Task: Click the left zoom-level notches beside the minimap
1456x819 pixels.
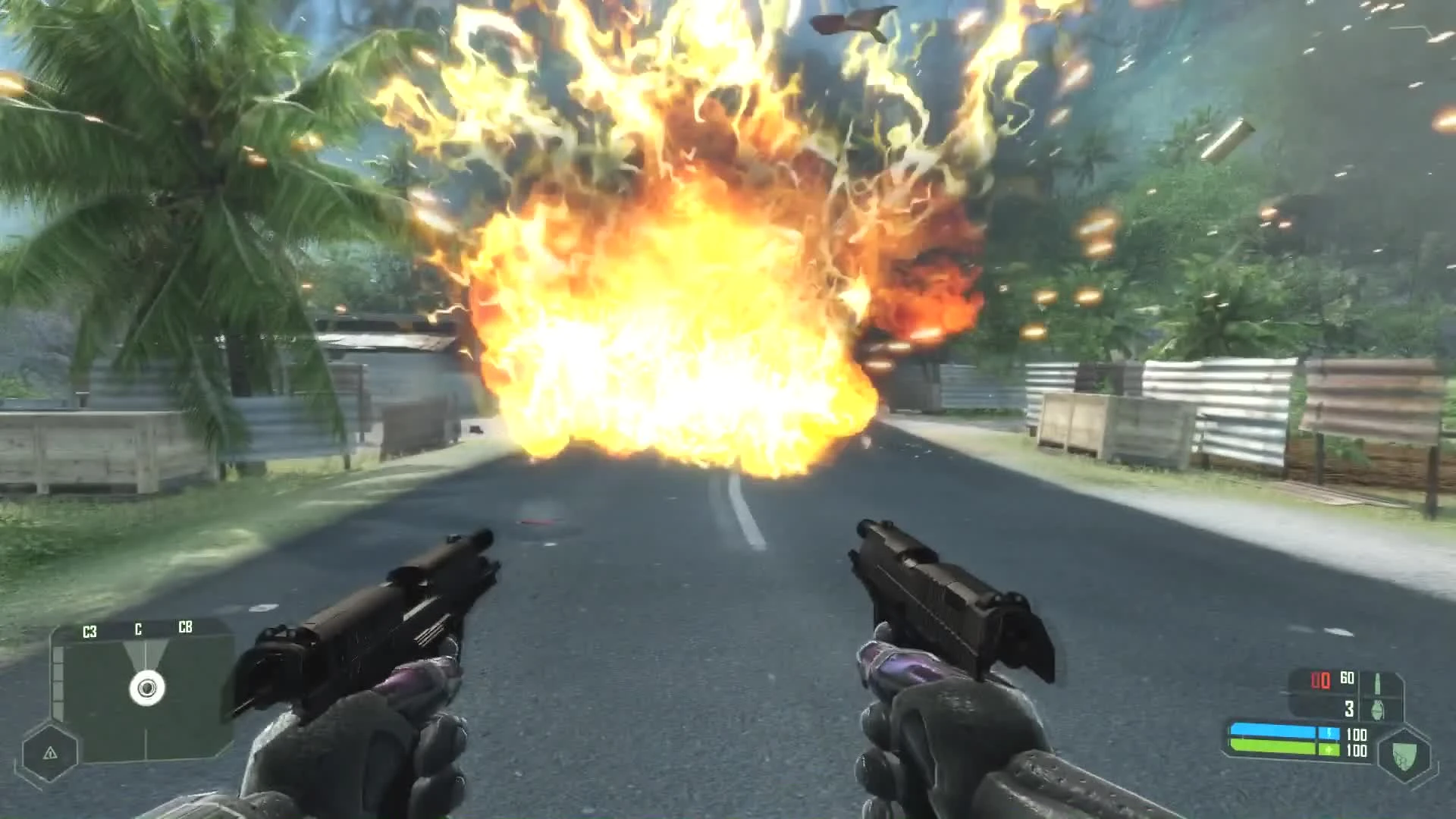Action: click(58, 681)
